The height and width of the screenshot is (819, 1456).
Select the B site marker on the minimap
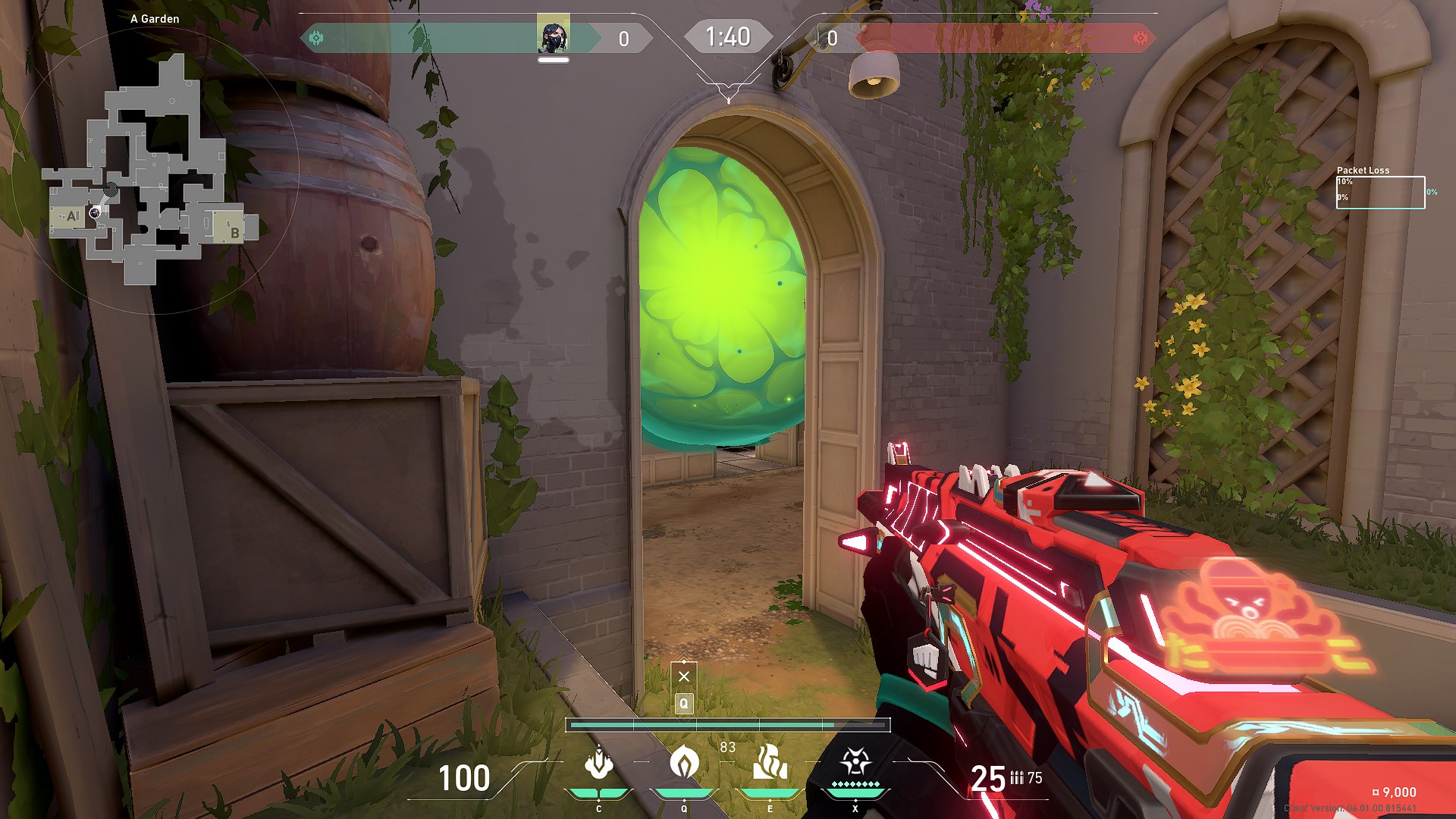coord(234,232)
